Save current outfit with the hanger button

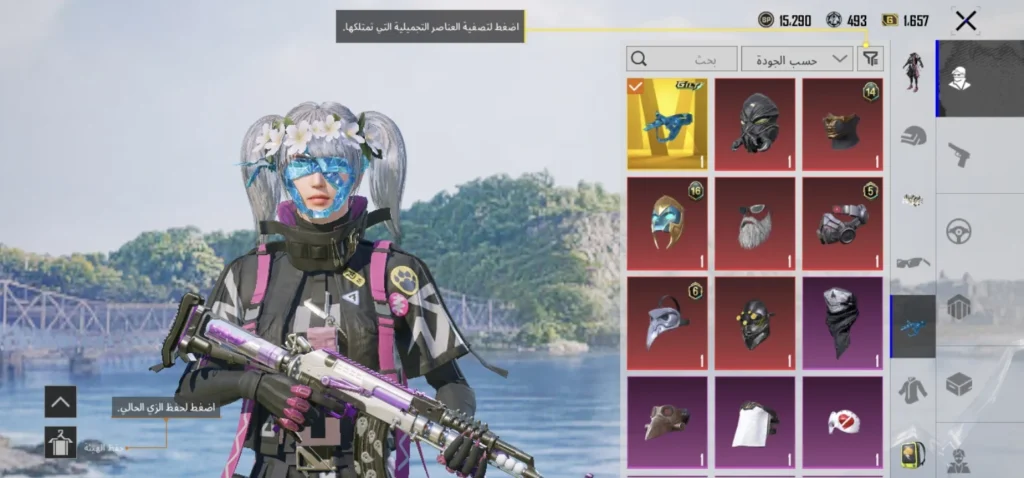point(60,442)
